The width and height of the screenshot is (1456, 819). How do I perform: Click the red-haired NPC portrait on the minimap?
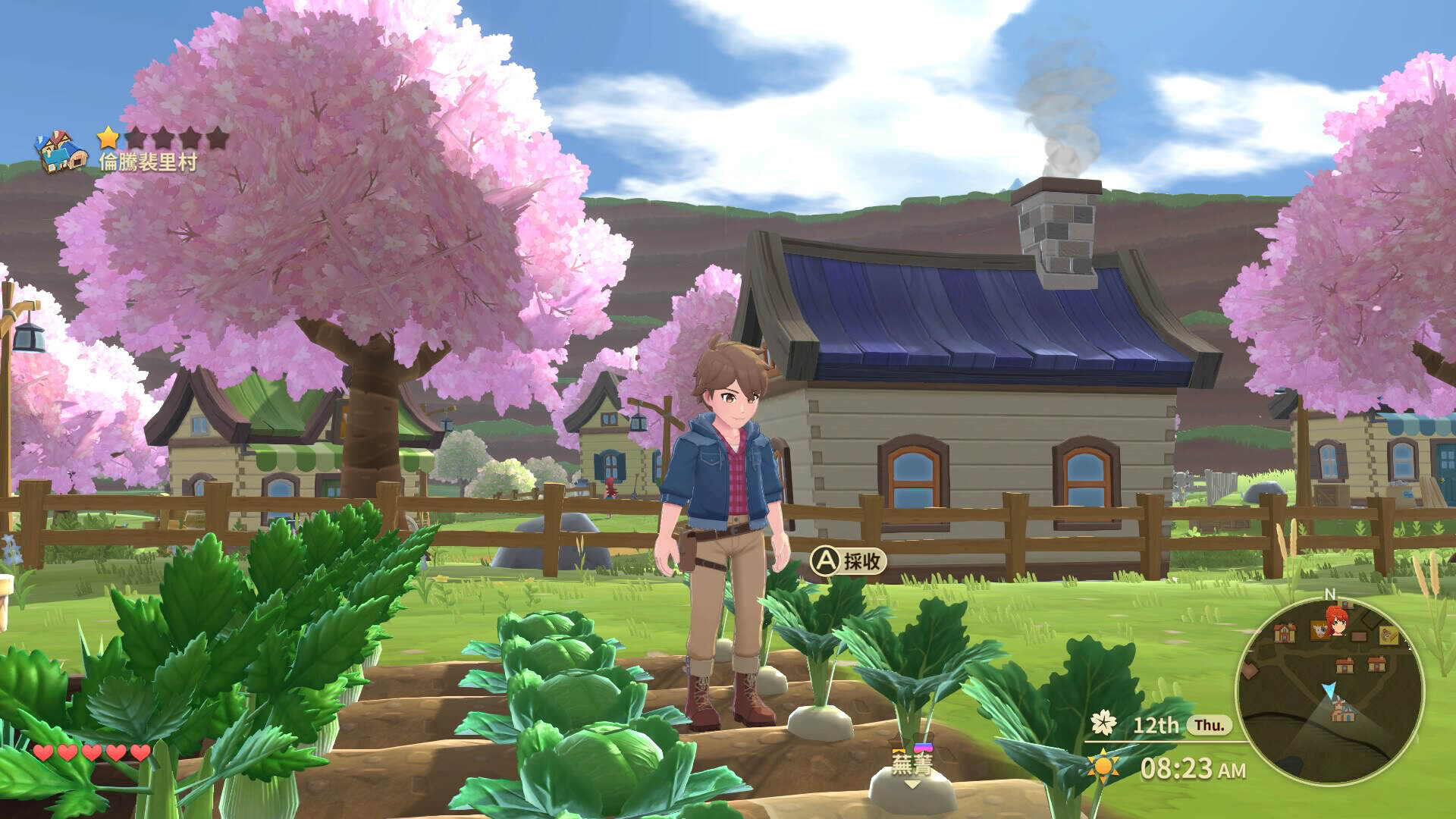[1337, 622]
